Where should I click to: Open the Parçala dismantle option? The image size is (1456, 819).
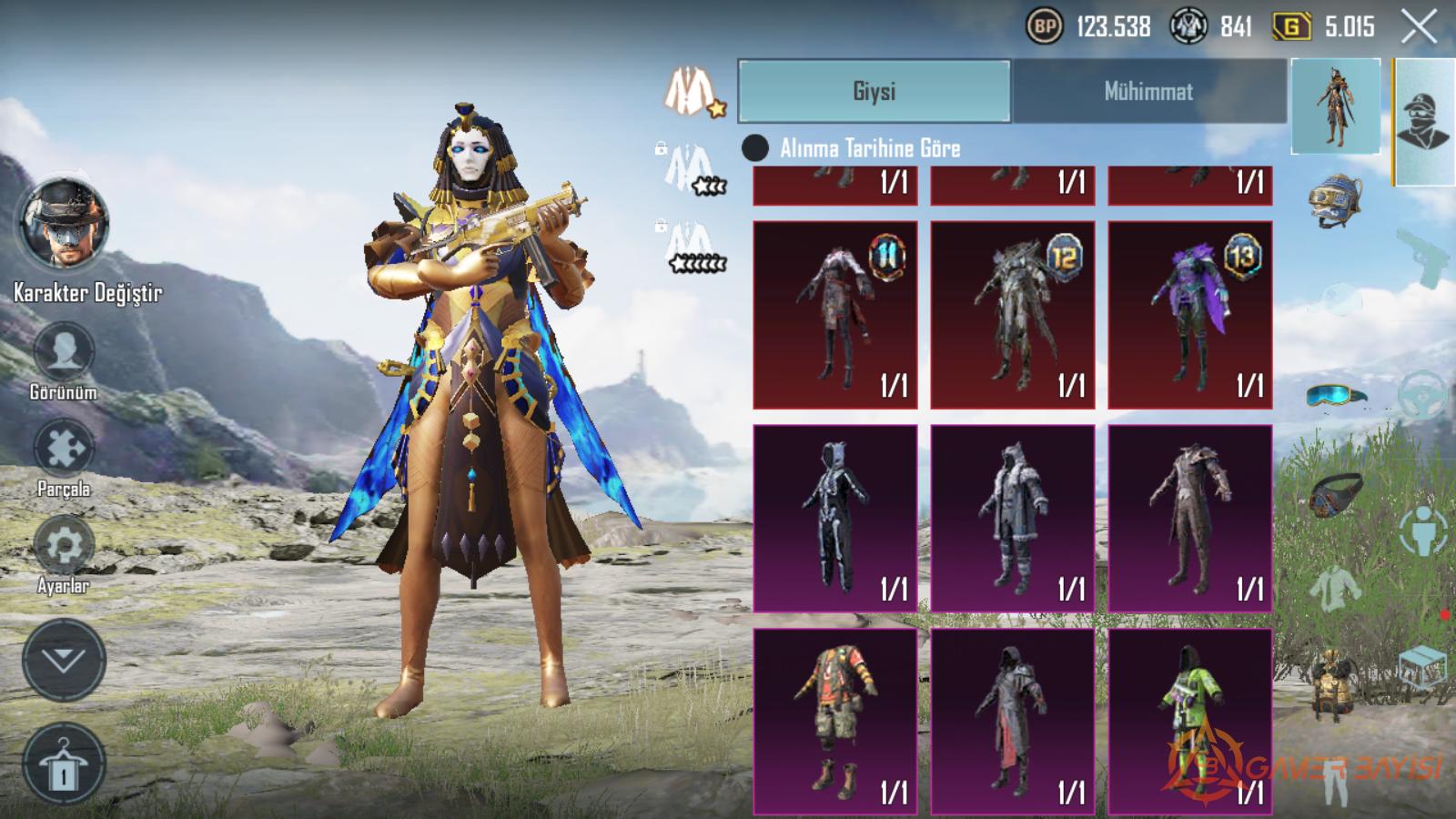tap(64, 450)
